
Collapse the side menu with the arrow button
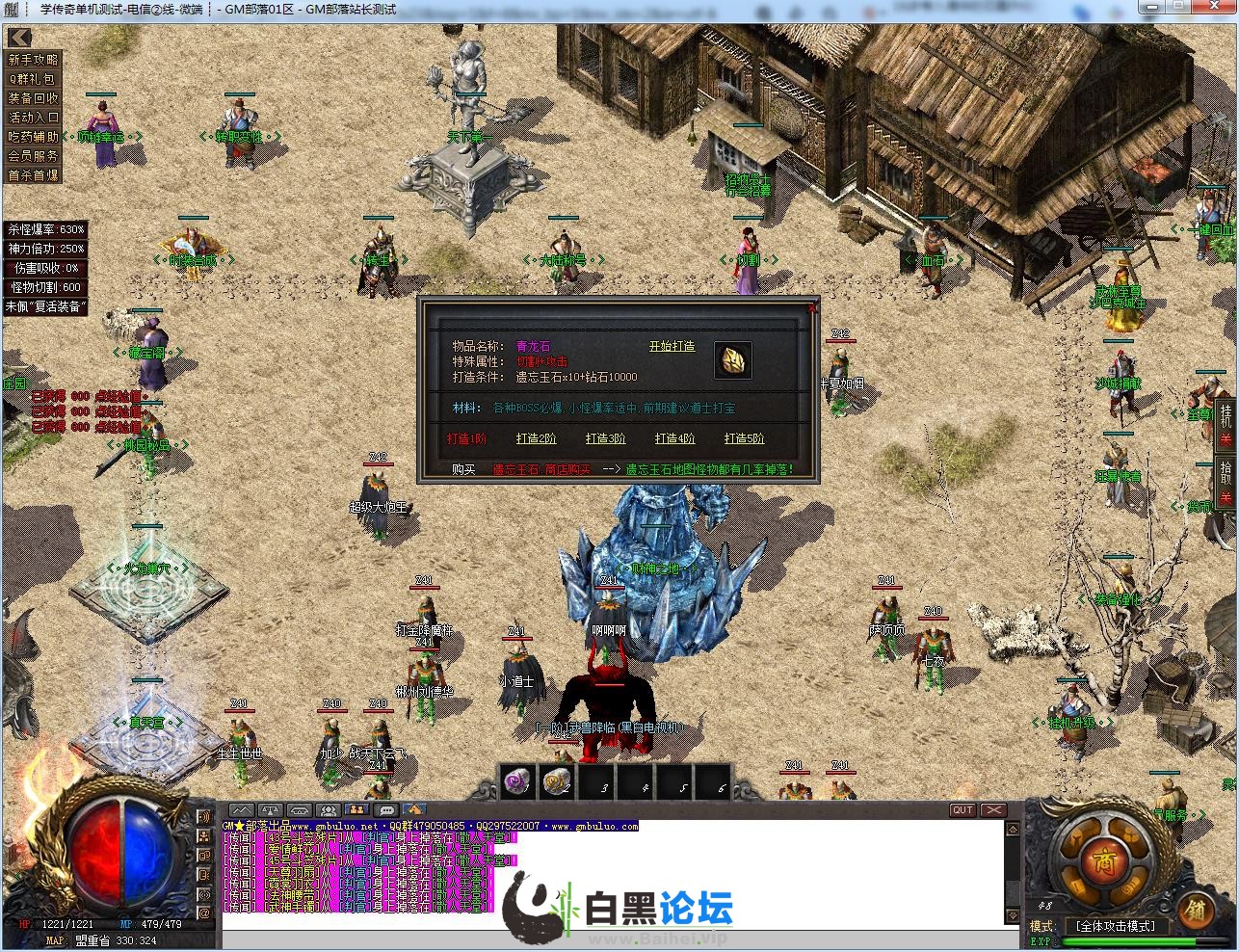19,38
